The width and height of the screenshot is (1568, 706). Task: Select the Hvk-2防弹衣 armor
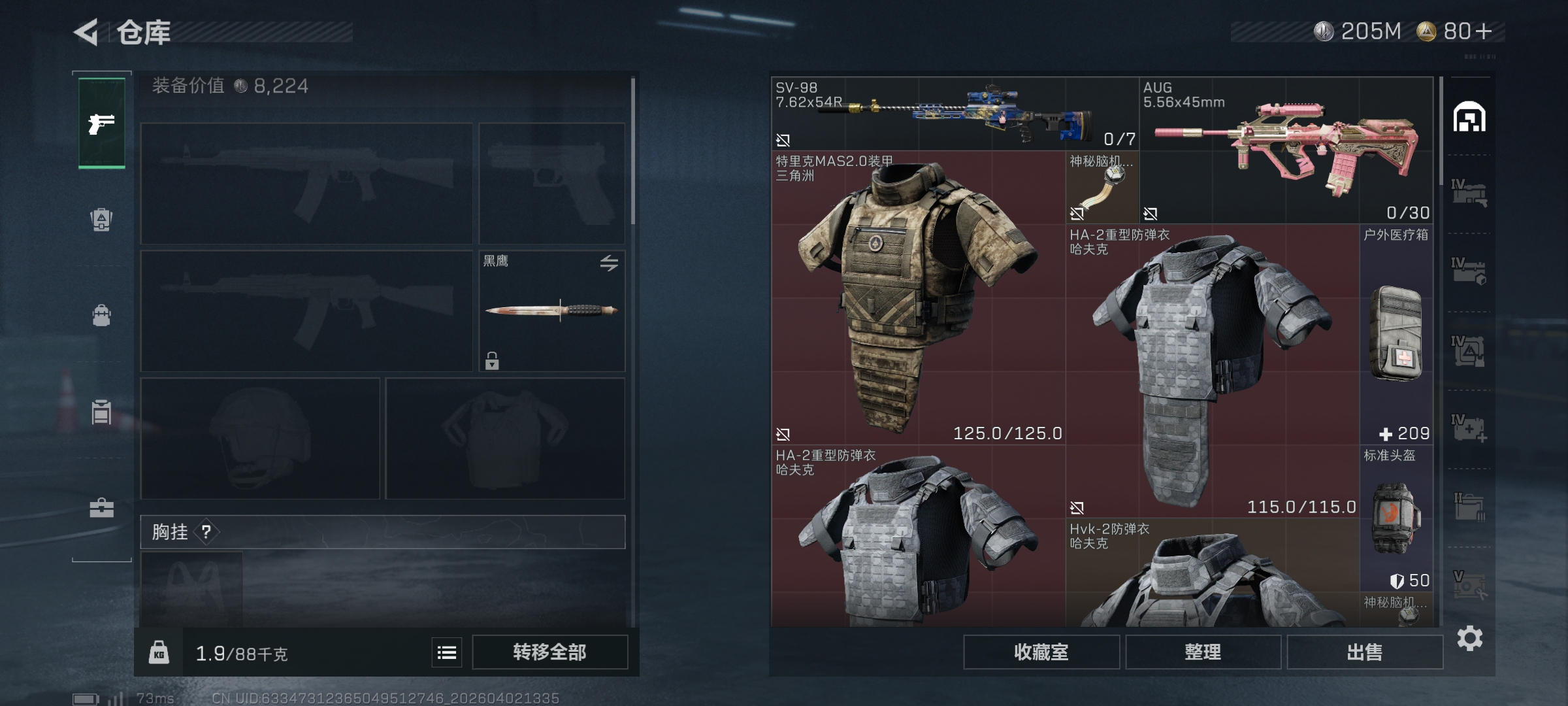pyautogui.click(x=1212, y=575)
